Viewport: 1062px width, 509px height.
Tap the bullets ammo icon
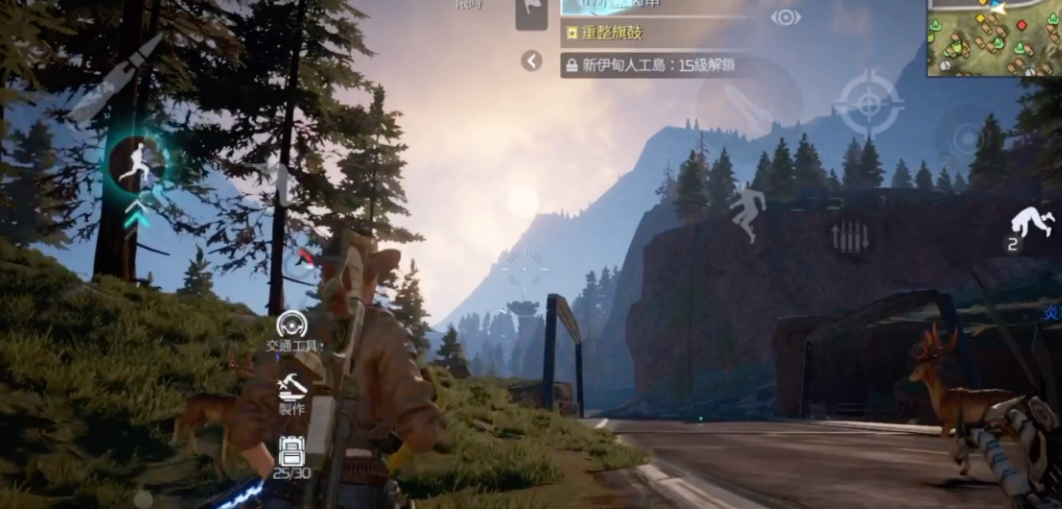pyautogui.click(x=849, y=237)
